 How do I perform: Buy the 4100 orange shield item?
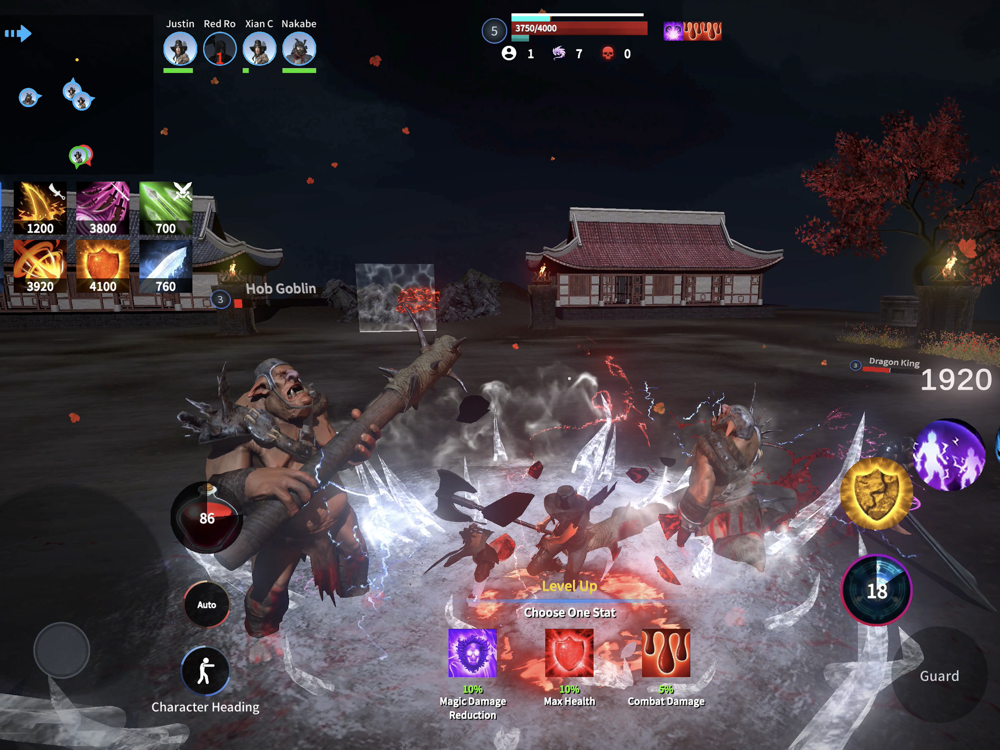click(x=103, y=266)
